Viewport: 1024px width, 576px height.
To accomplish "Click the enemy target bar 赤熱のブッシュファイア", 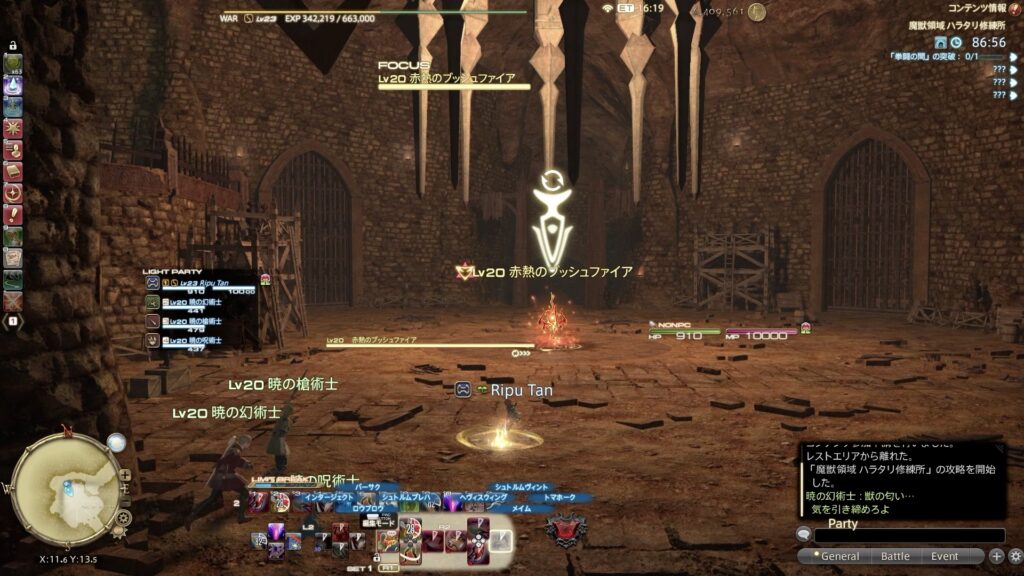I will pyautogui.click(x=420, y=345).
